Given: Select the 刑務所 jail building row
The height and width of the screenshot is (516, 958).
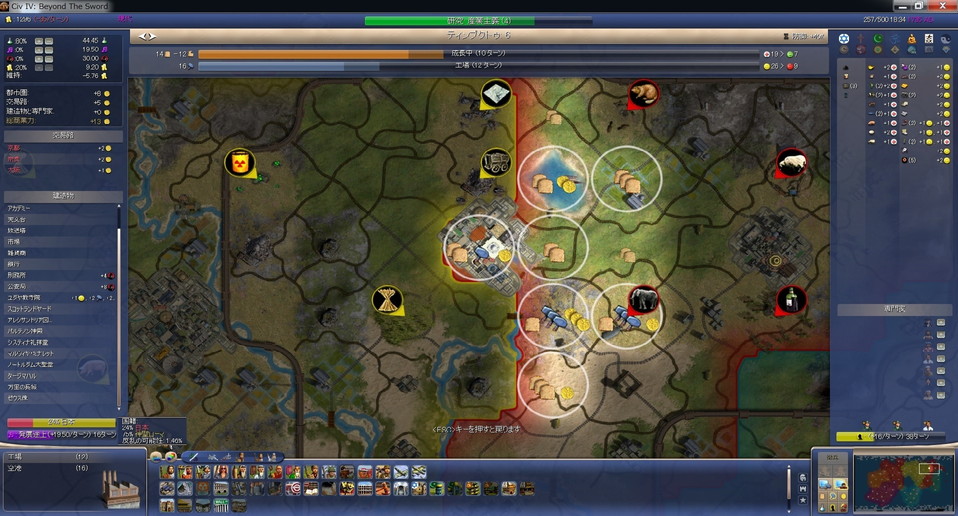Looking at the screenshot, I should (22, 275).
